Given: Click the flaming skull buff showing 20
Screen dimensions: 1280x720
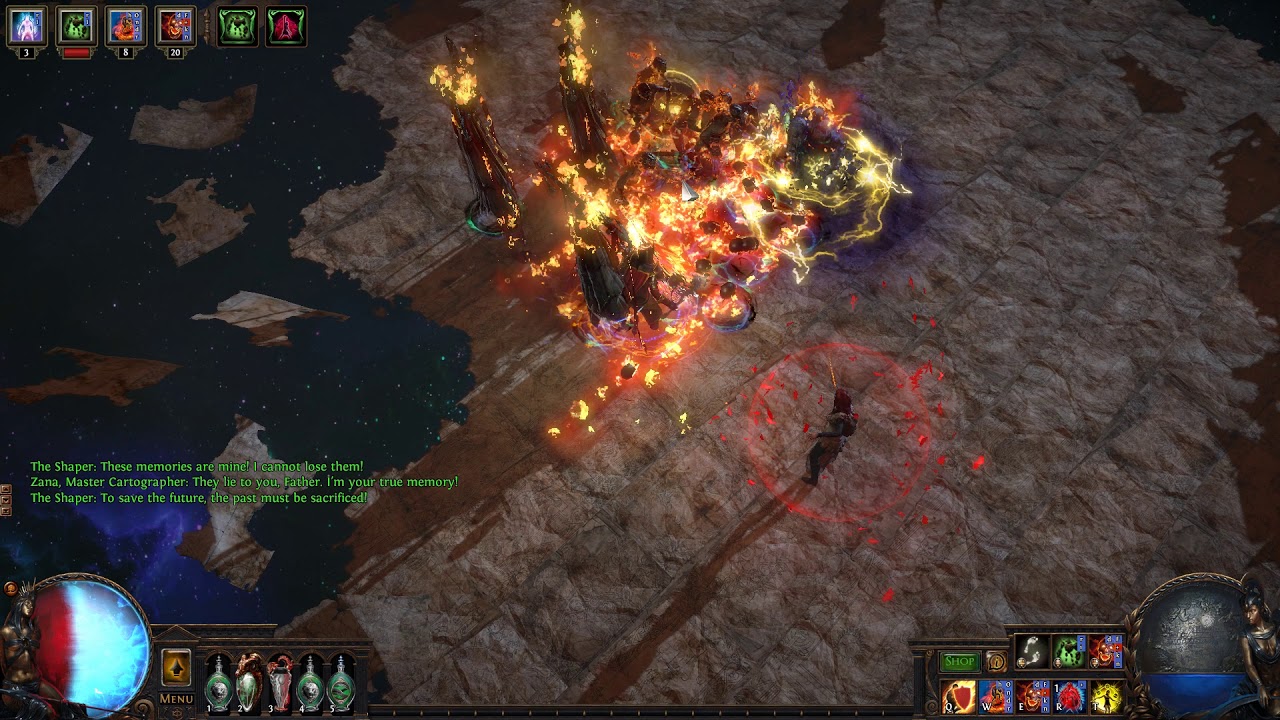Looking at the screenshot, I should pyautogui.click(x=176, y=26).
